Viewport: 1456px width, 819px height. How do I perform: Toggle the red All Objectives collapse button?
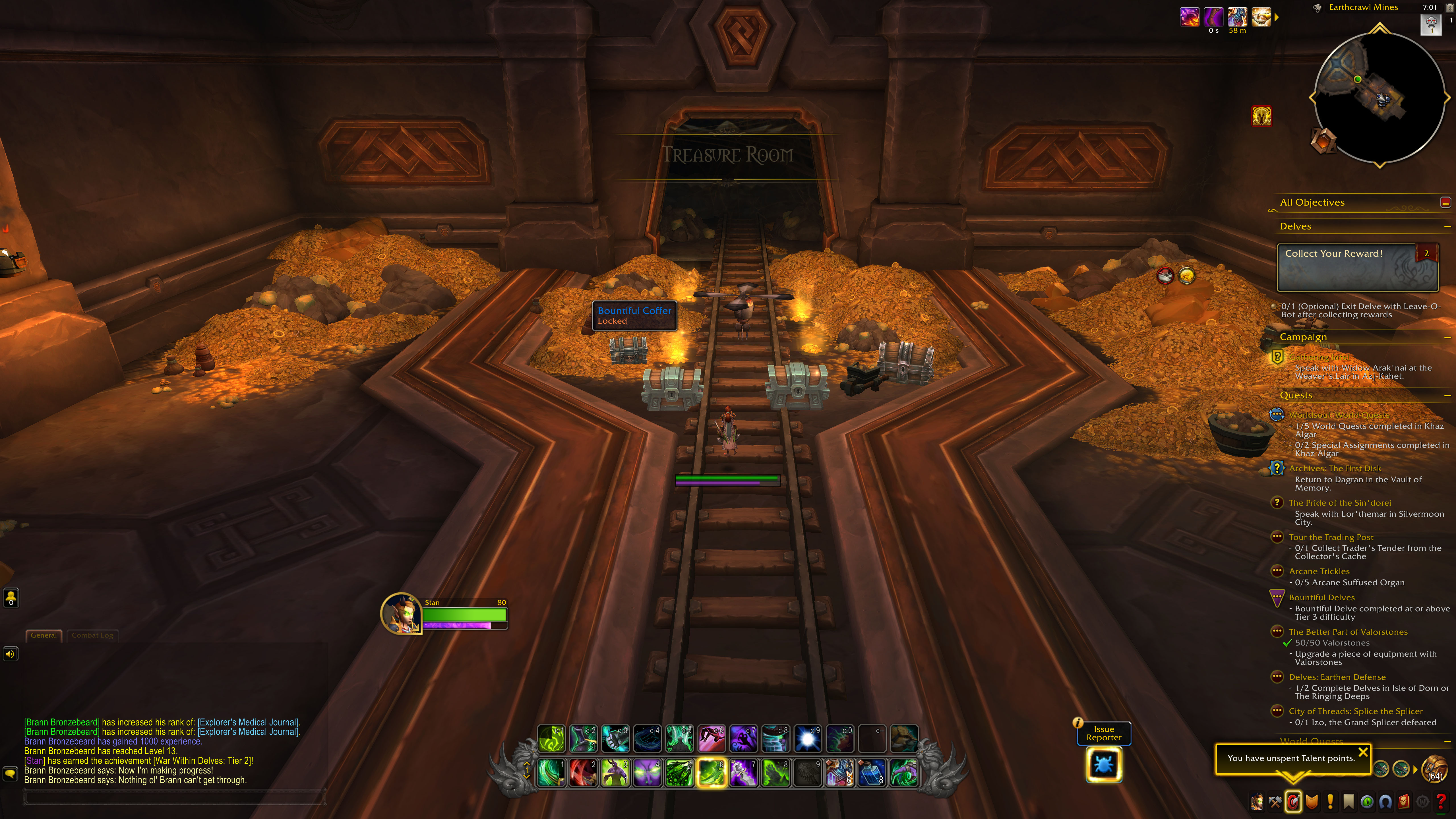click(1446, 202)
